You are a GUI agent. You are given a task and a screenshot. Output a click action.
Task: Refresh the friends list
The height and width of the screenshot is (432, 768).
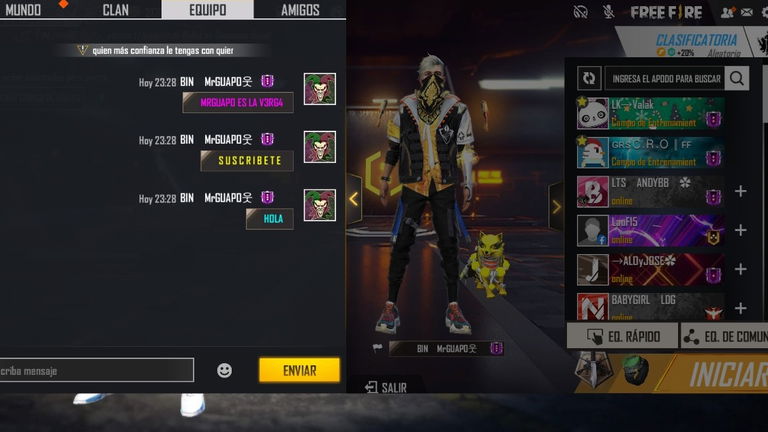[590, 78]
